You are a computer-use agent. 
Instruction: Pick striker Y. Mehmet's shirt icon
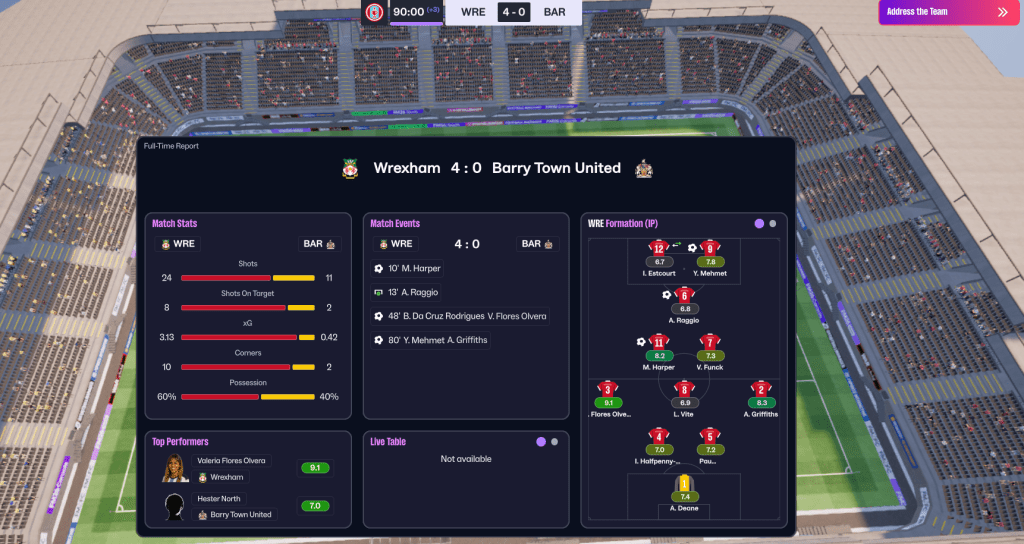(x=710, y=248)
